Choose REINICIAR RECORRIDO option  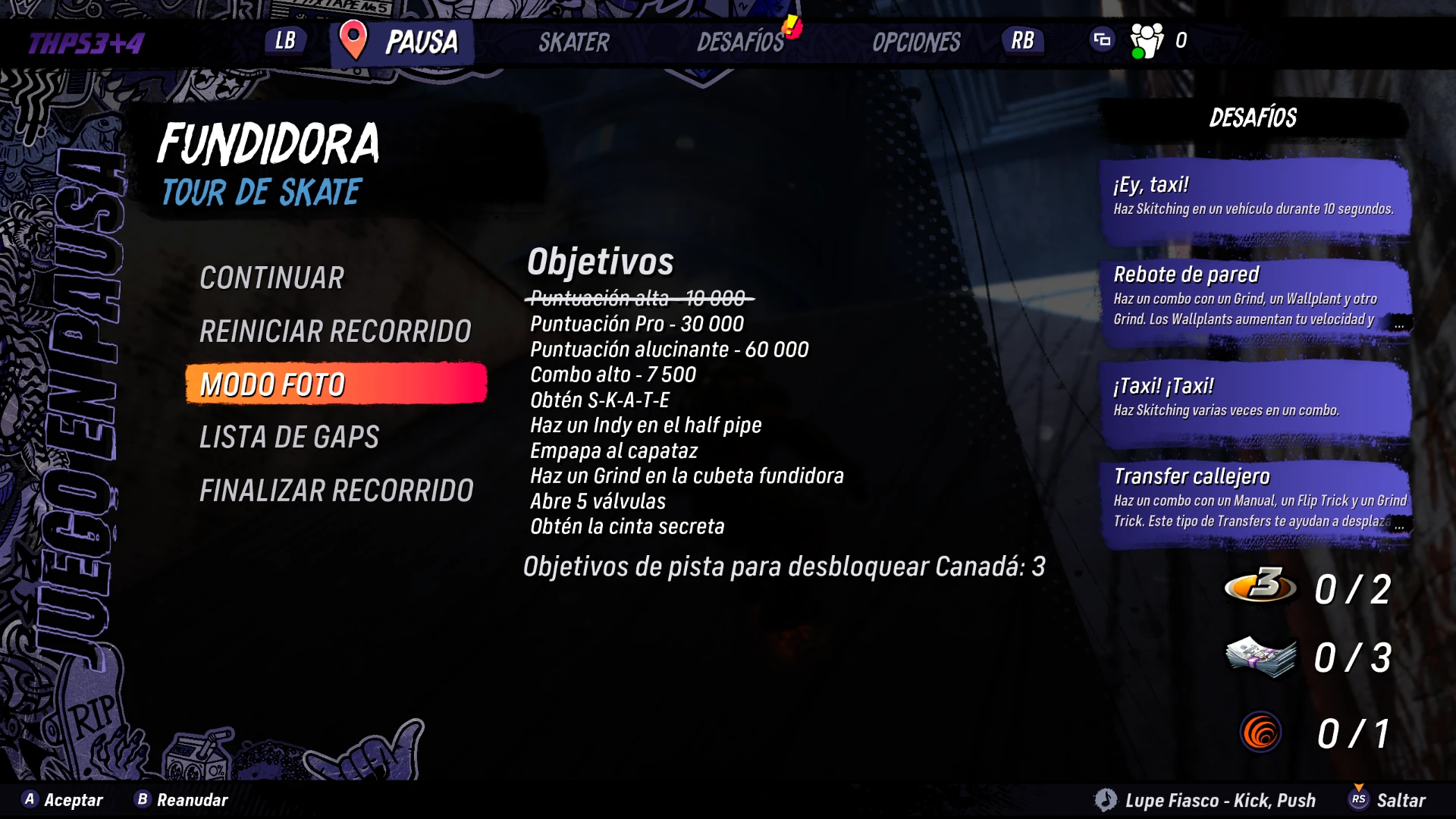tap(335, 331)
